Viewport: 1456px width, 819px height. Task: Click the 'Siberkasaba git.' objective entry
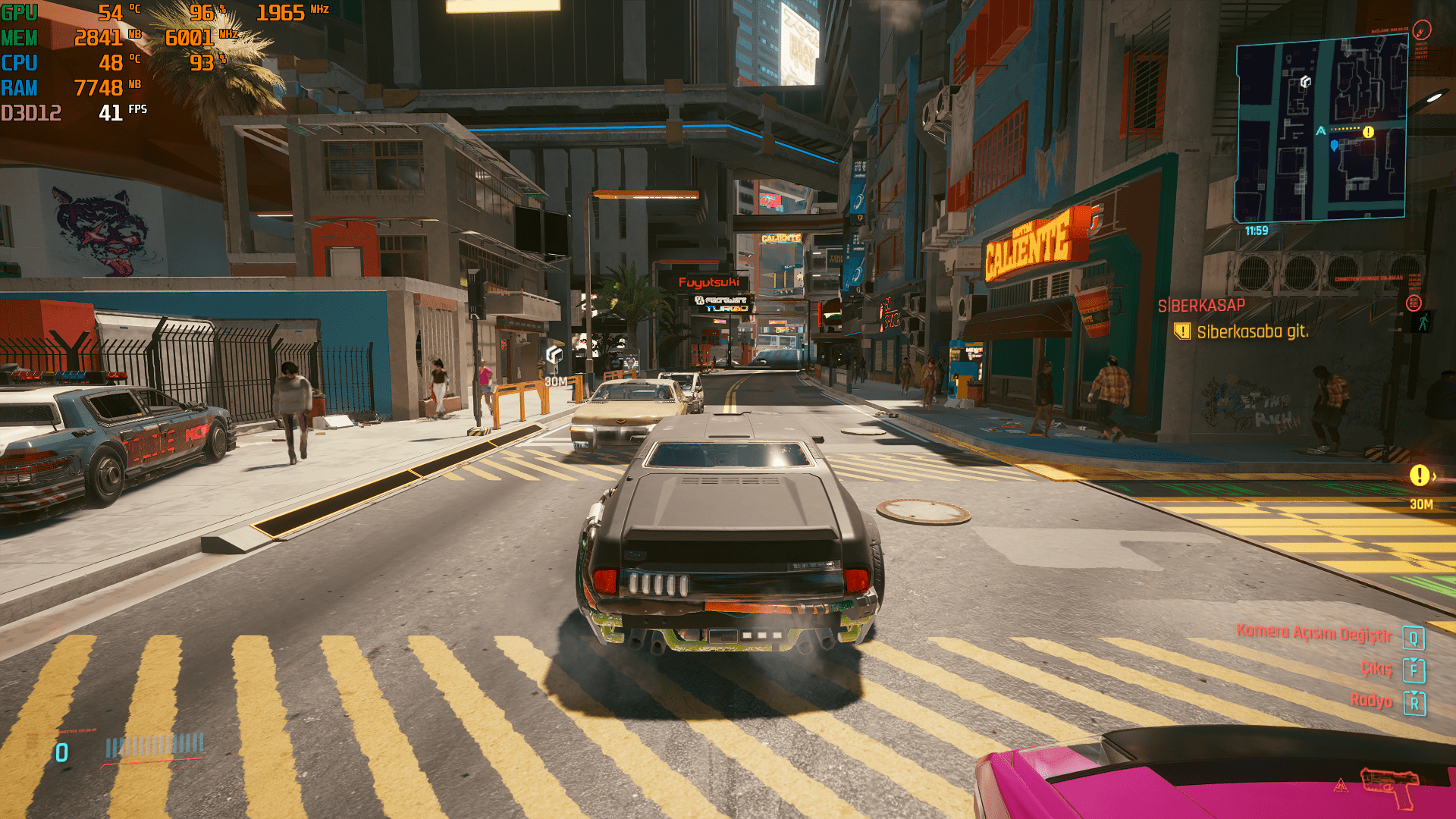click(x=1251, y=332)
